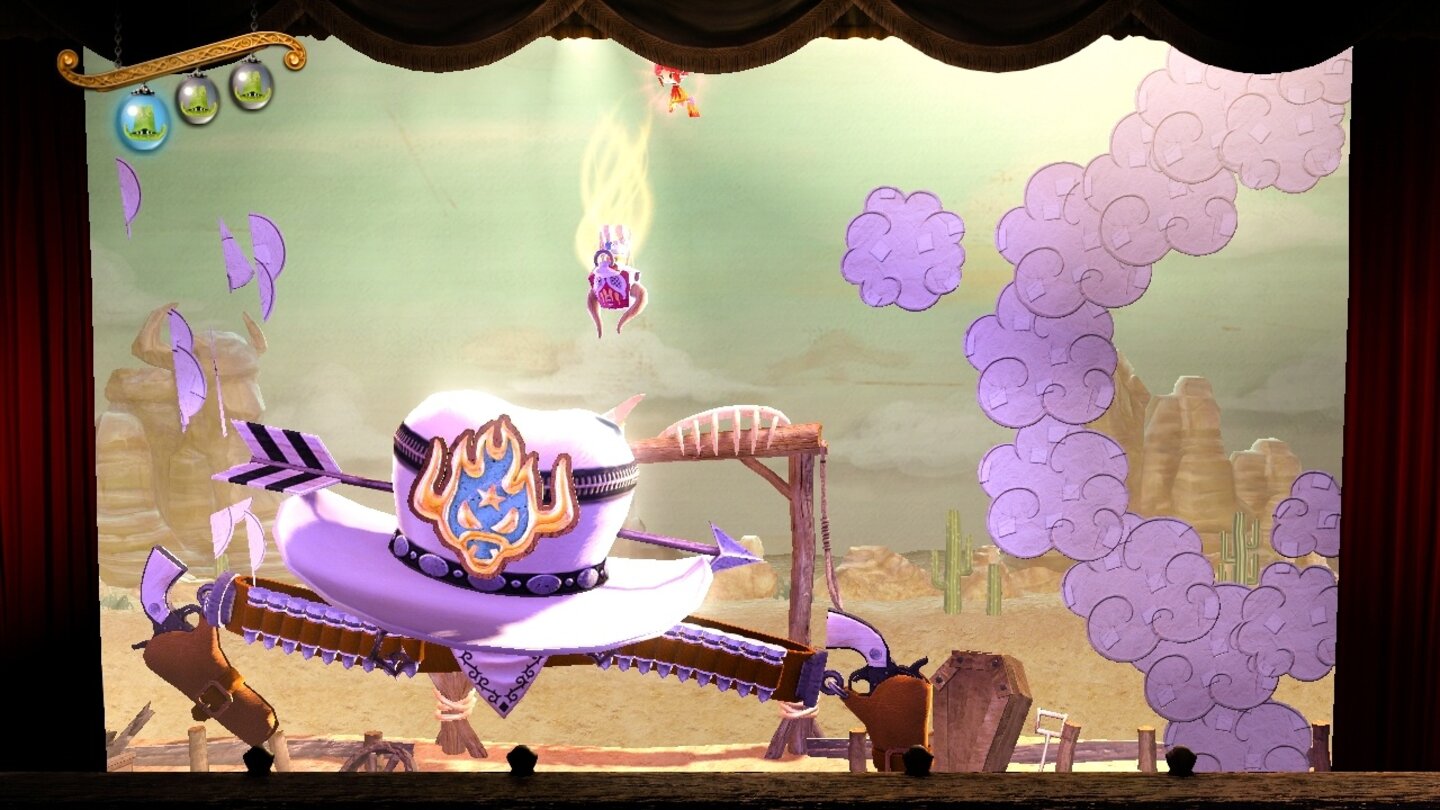Toggle the falling hero Kutaro

610,275
